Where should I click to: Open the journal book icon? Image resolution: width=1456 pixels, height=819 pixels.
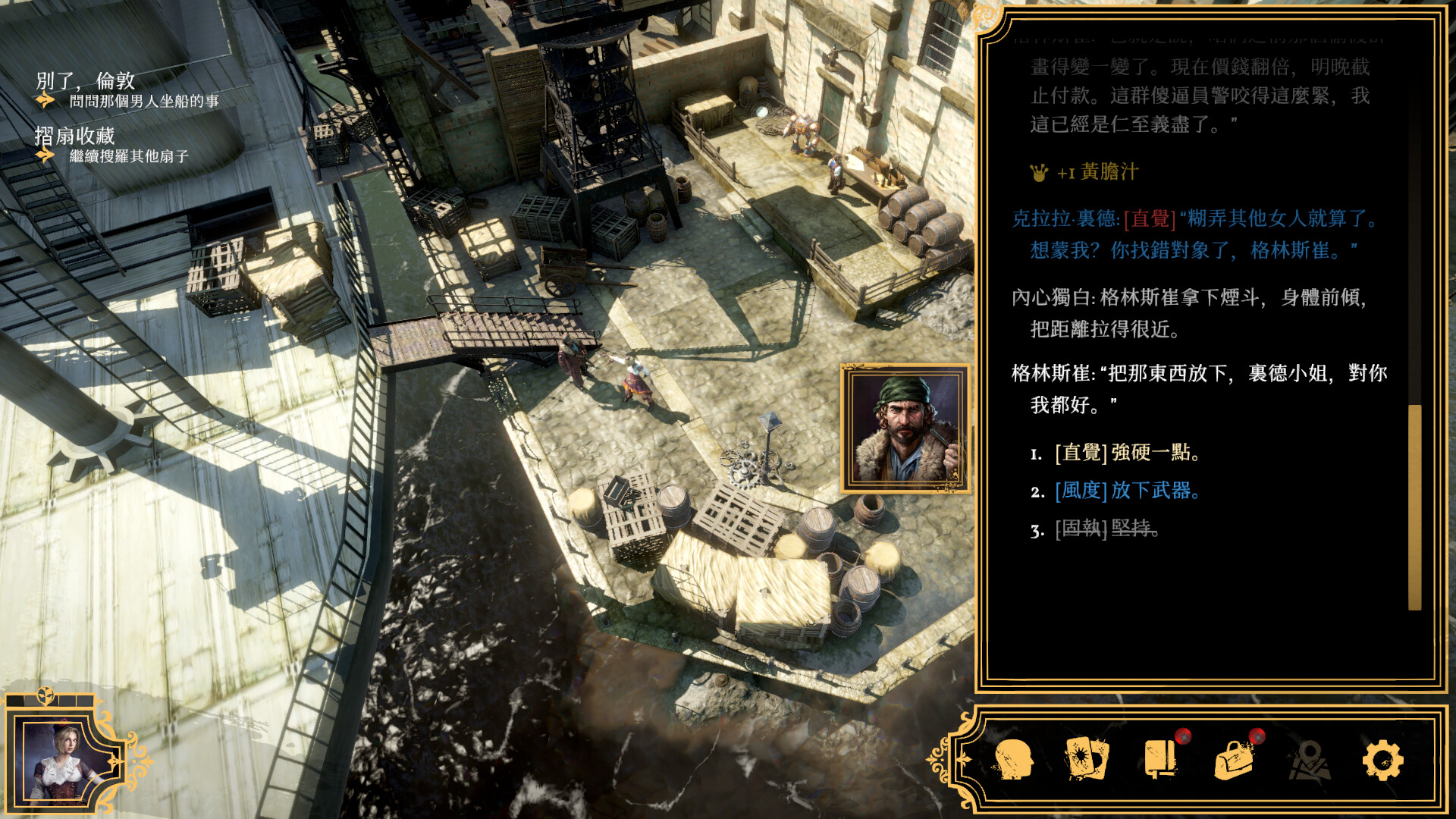click(1160, 759)
